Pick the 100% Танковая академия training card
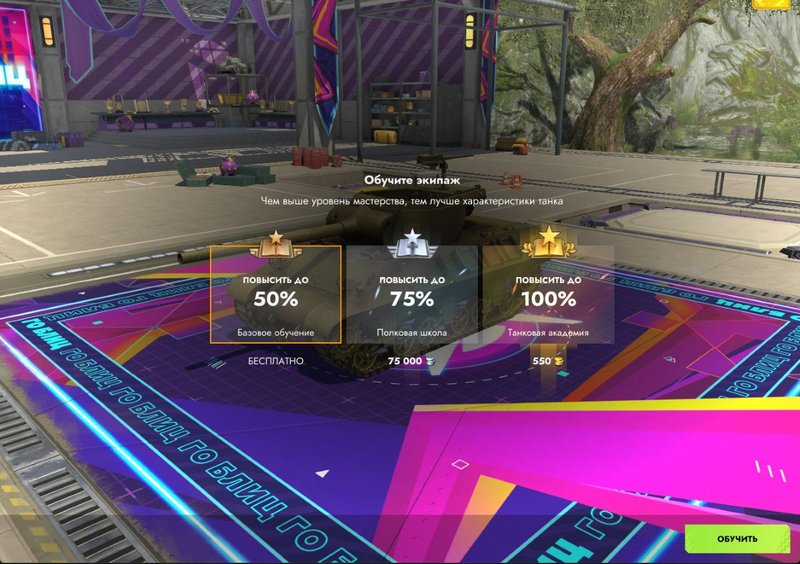The height and width of the screenshot is (564, 800). 546,294
